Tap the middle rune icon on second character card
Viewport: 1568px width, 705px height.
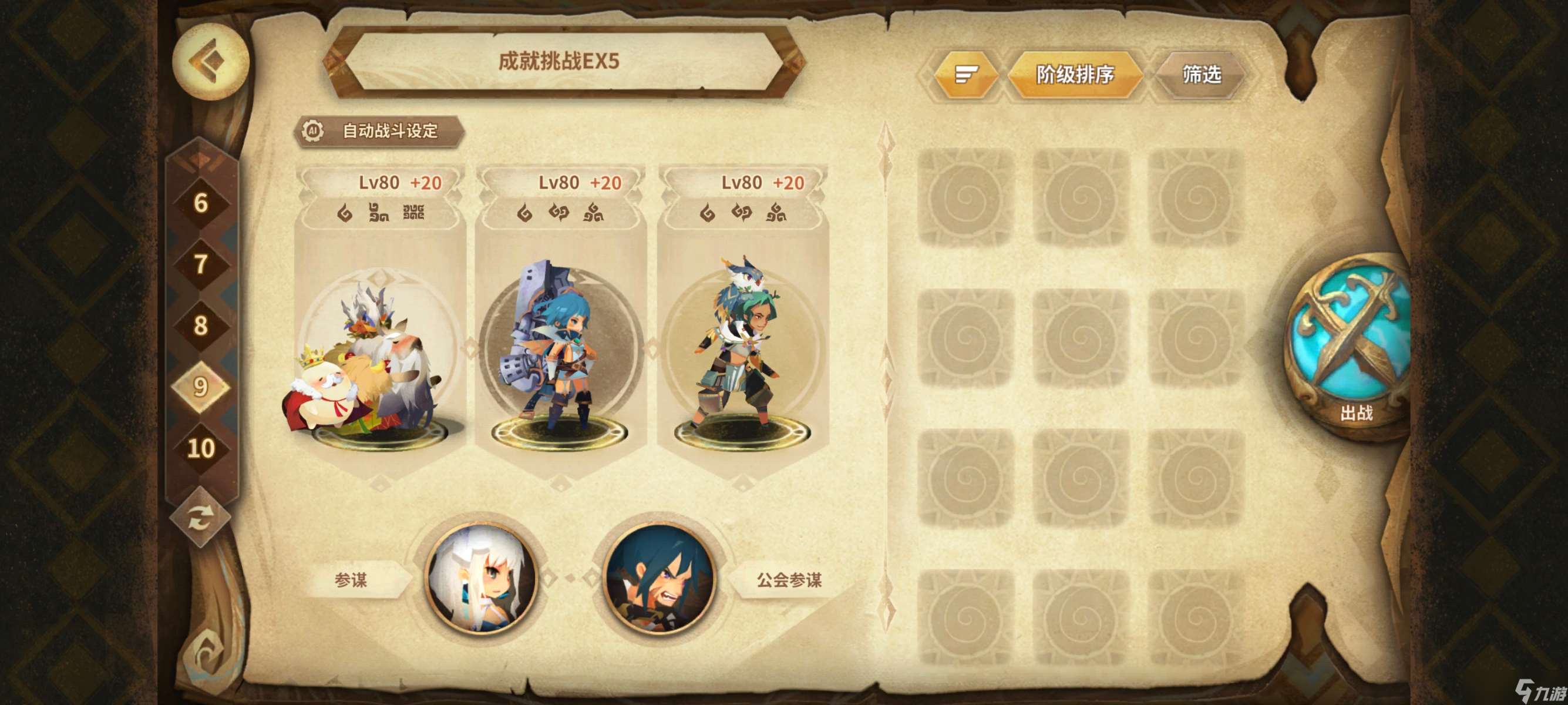(561, 214)
